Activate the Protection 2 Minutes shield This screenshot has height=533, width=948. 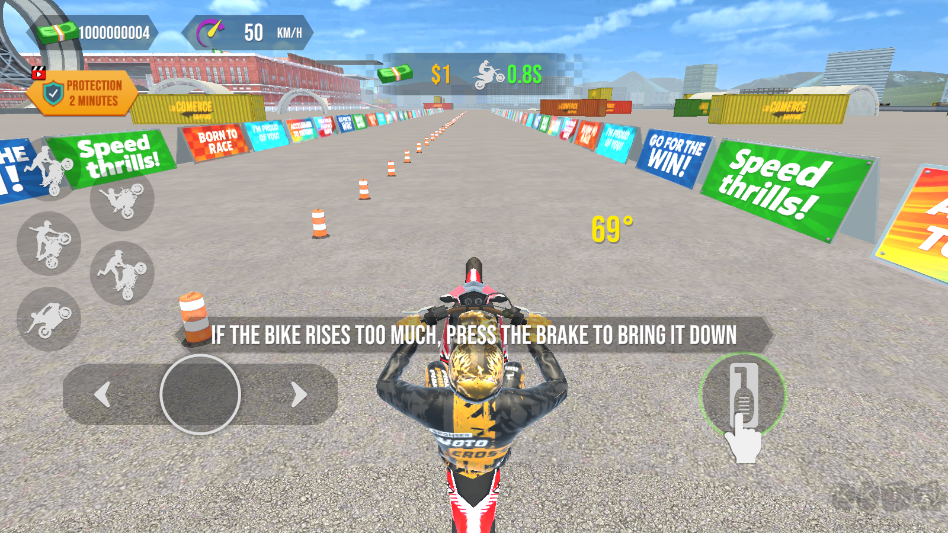82,92
